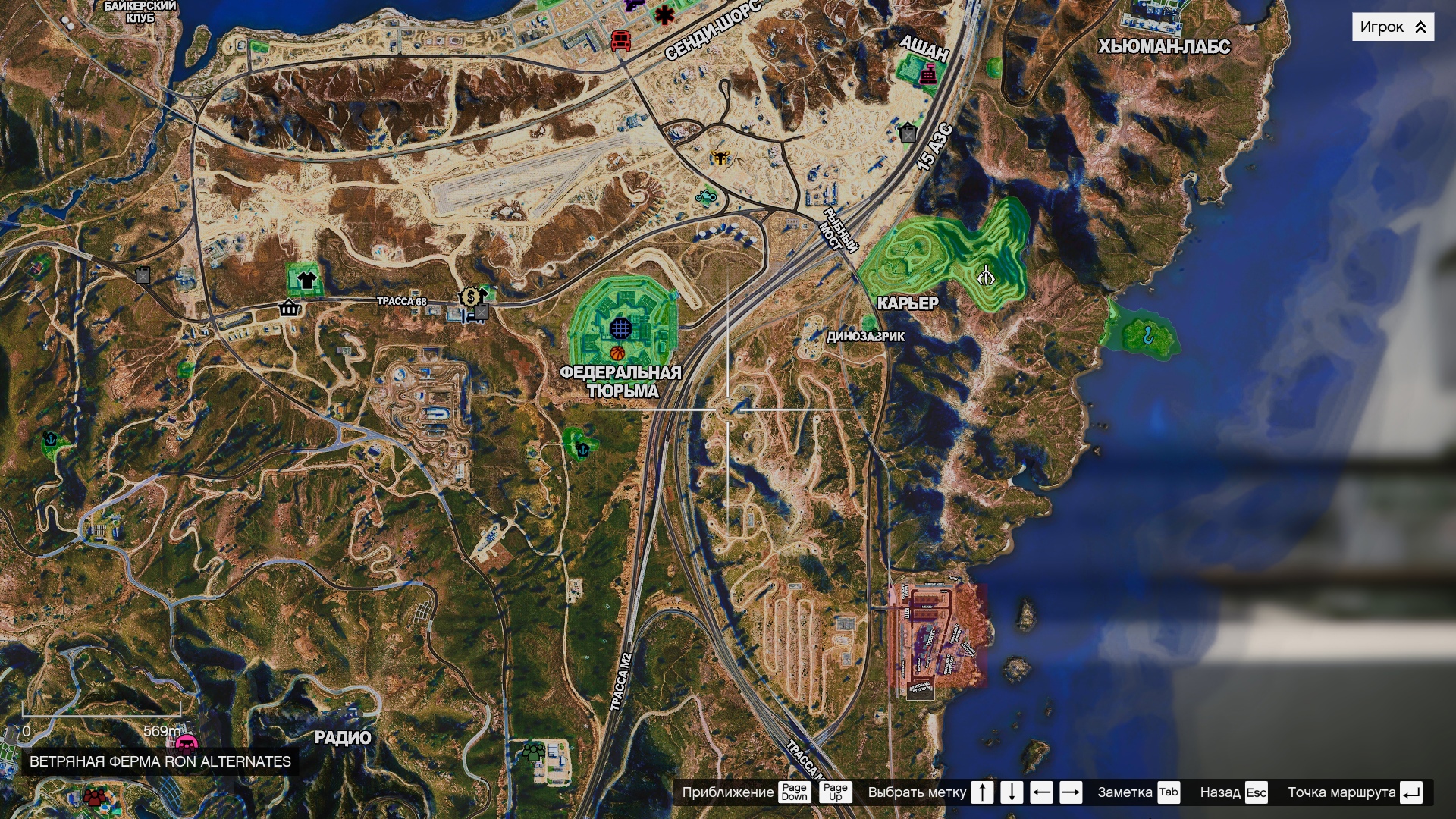Image resolution: width=1456 pixels, height=819 pixels.
Task: Click the satellite dish blip in the prison yard
Action: [621, 328]
